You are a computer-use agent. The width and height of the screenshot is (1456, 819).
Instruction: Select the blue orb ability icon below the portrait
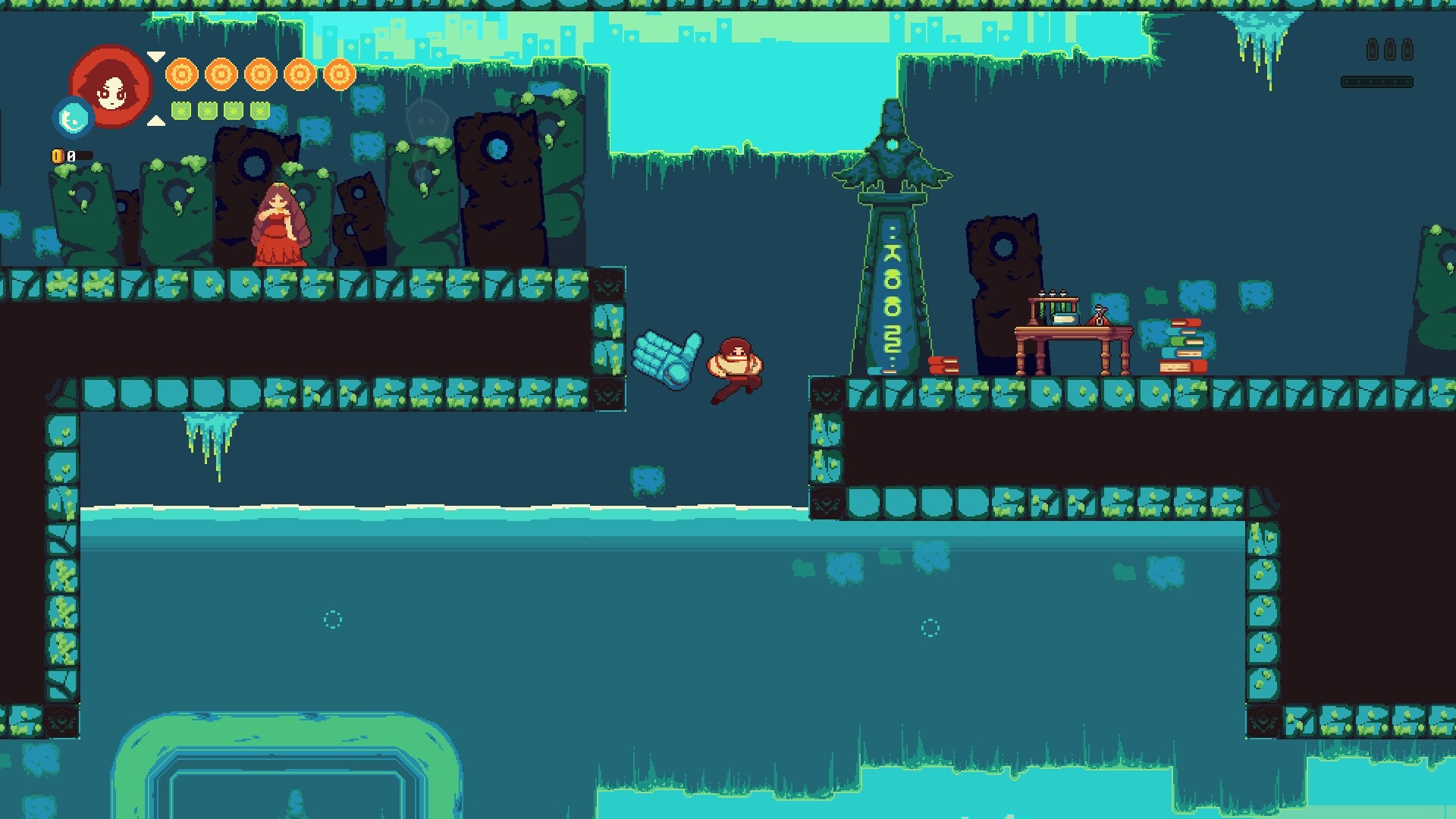coord(73,118)
